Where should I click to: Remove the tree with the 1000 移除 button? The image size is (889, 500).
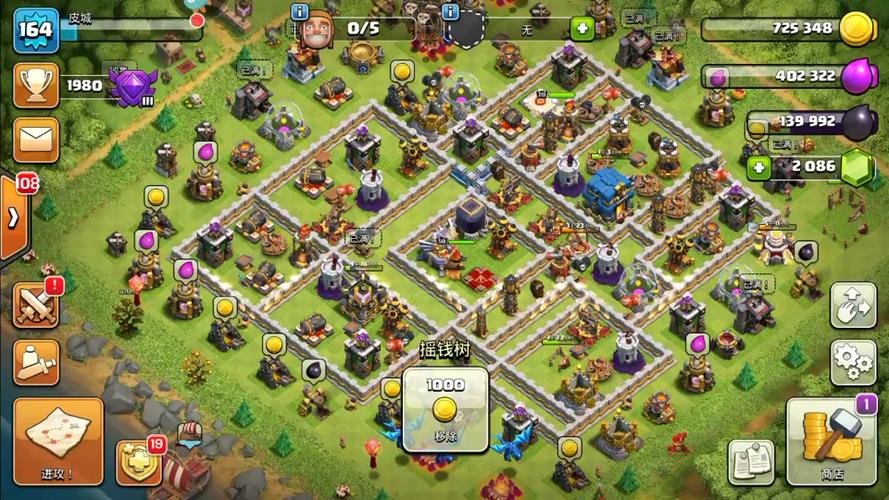pyautogui.click(x=445, y=410)
